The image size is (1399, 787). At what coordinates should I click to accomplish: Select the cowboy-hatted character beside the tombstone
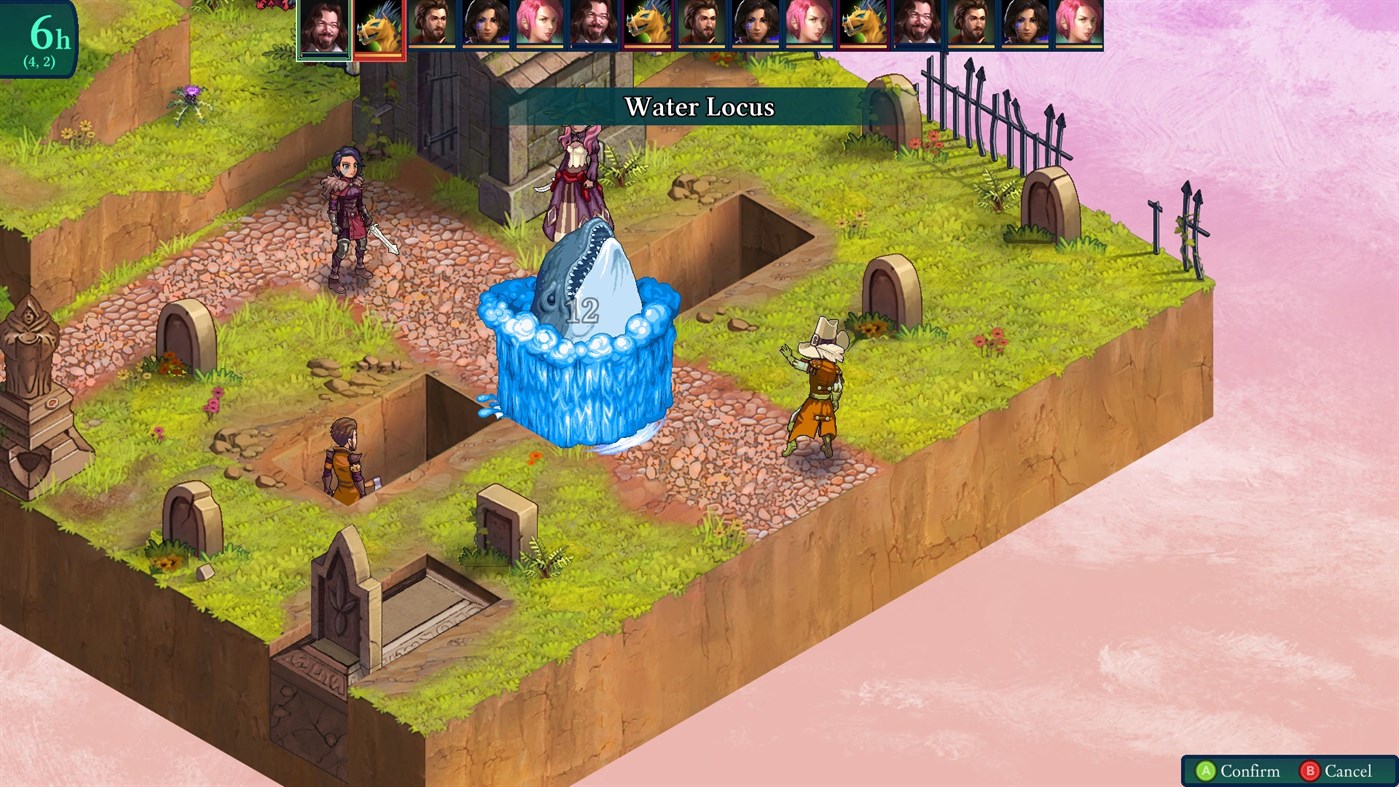(820, 390)
